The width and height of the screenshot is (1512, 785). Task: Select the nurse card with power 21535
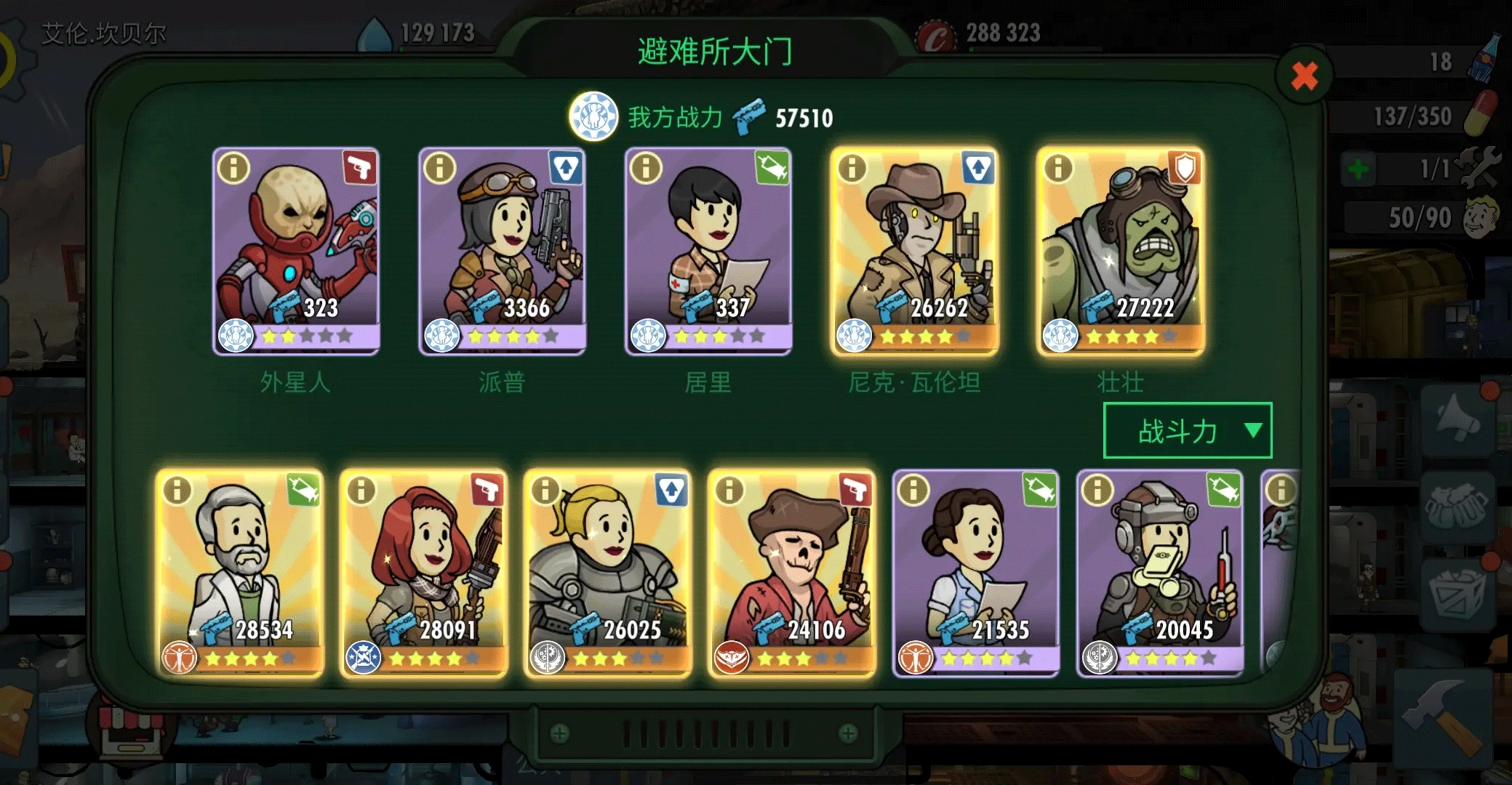(976, 574)
